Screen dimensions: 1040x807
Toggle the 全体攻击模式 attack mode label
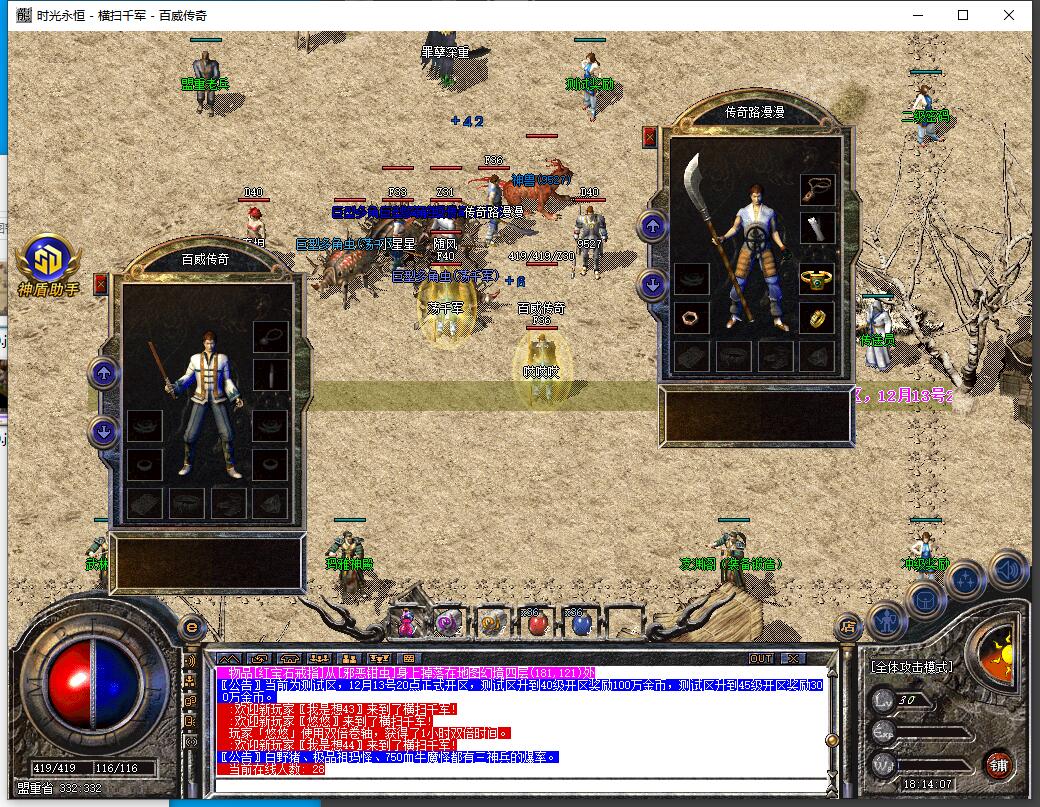pos(911,666)
